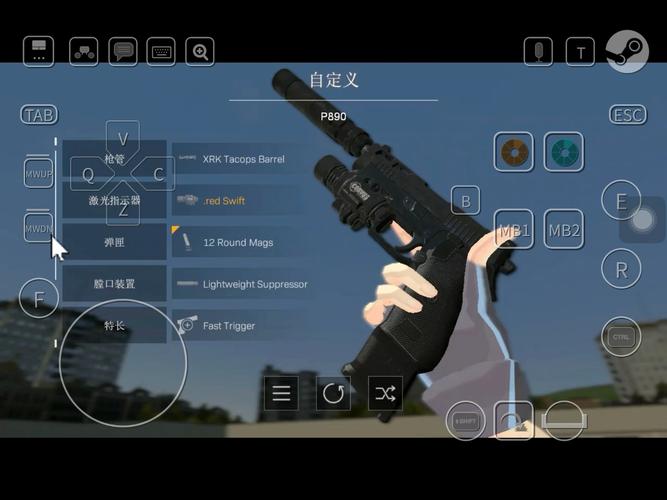Randomize attachments with the shuffle button

385,393
